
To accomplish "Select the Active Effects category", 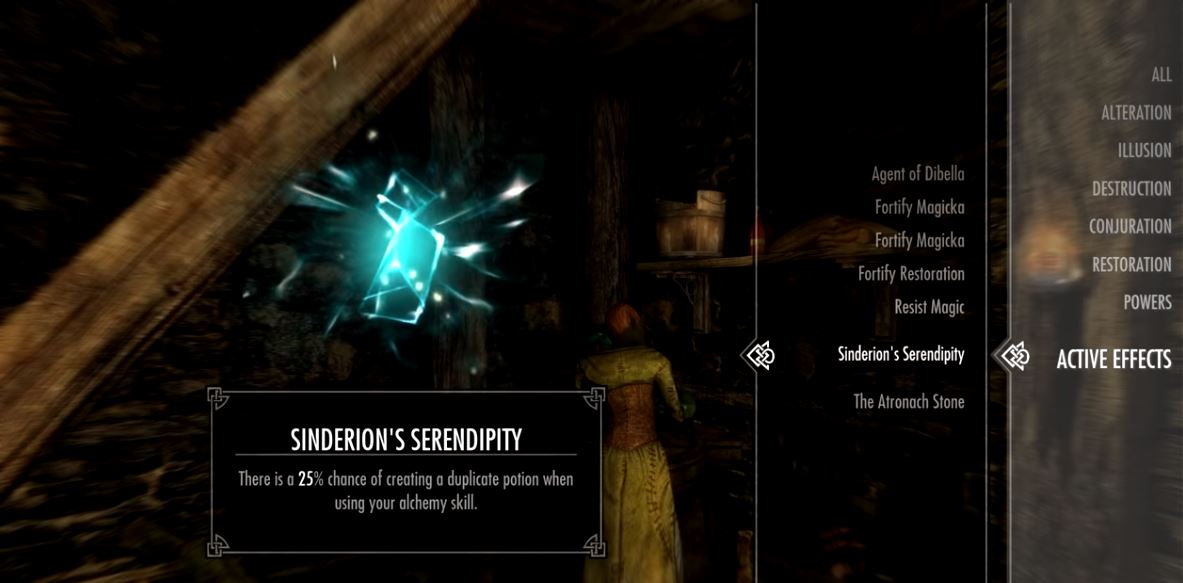I will coord(1113,359).
